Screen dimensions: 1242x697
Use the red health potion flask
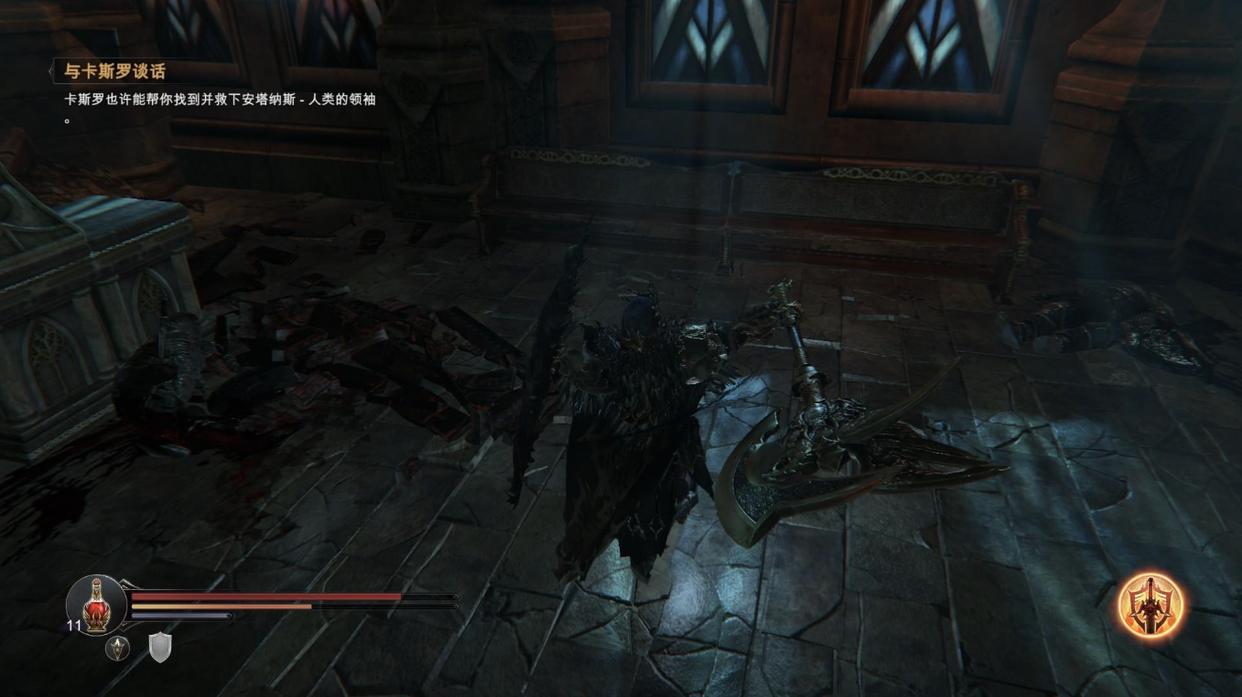coord(96,603)
